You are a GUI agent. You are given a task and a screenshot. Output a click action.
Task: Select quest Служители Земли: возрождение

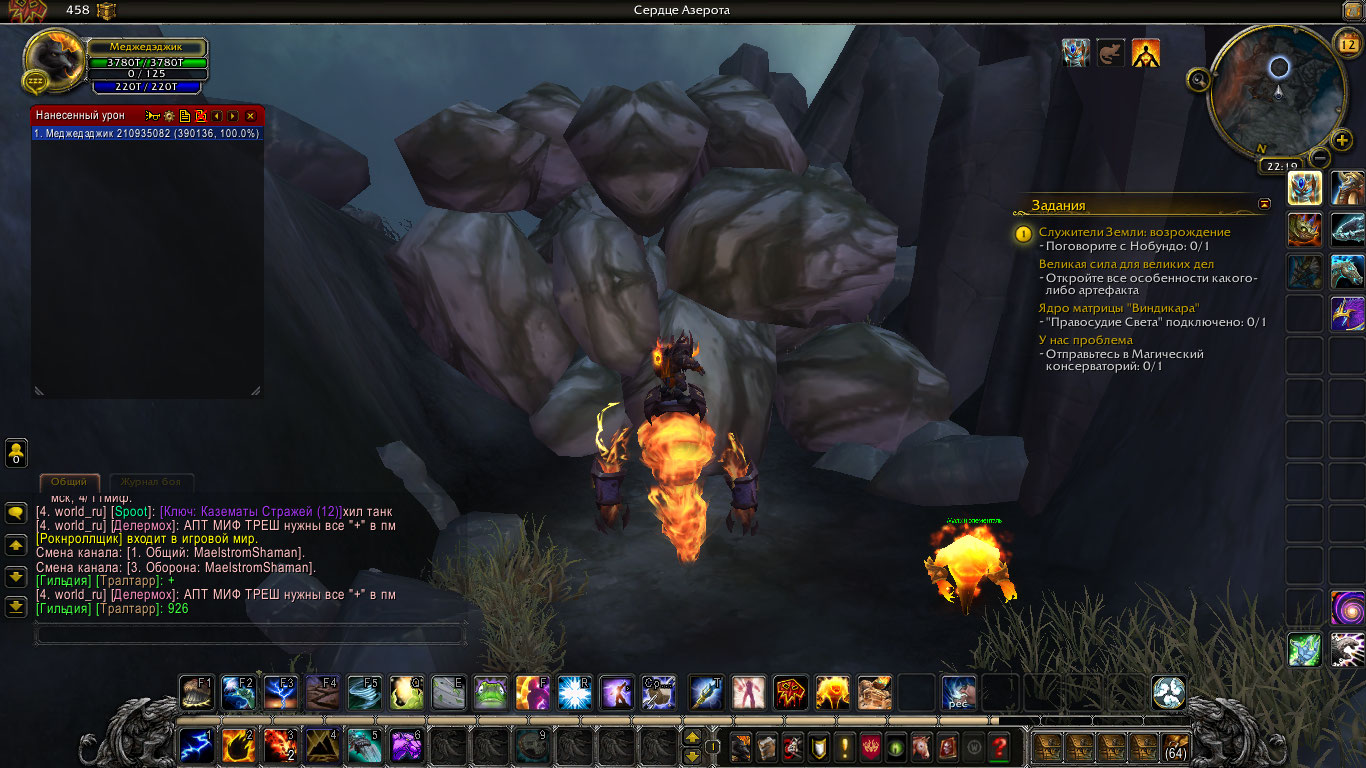pyautogui.click(x=1134, y=232)
